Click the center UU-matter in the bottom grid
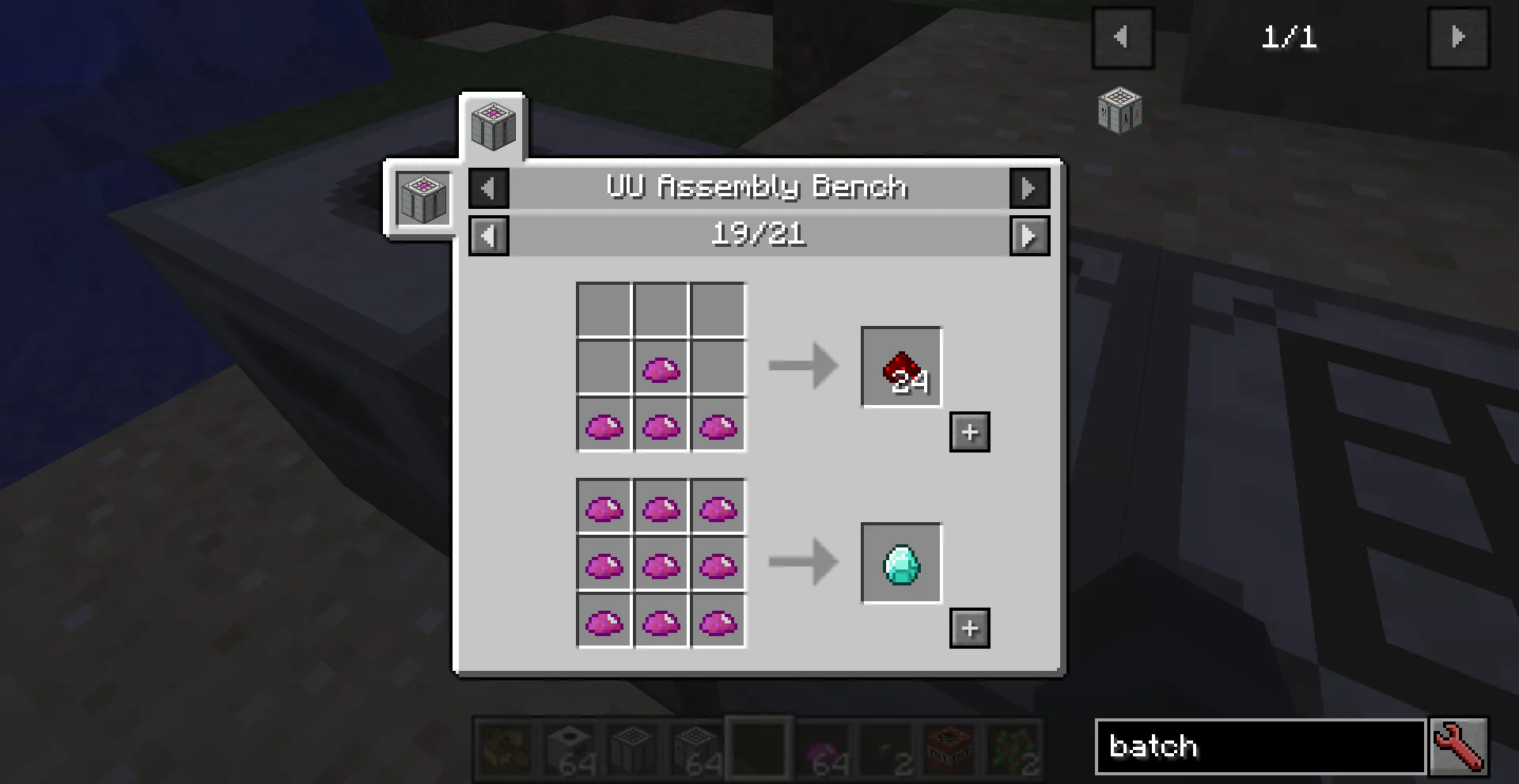Image resolution: width=1519 pixels, height=784 pixels. (661, 563)
